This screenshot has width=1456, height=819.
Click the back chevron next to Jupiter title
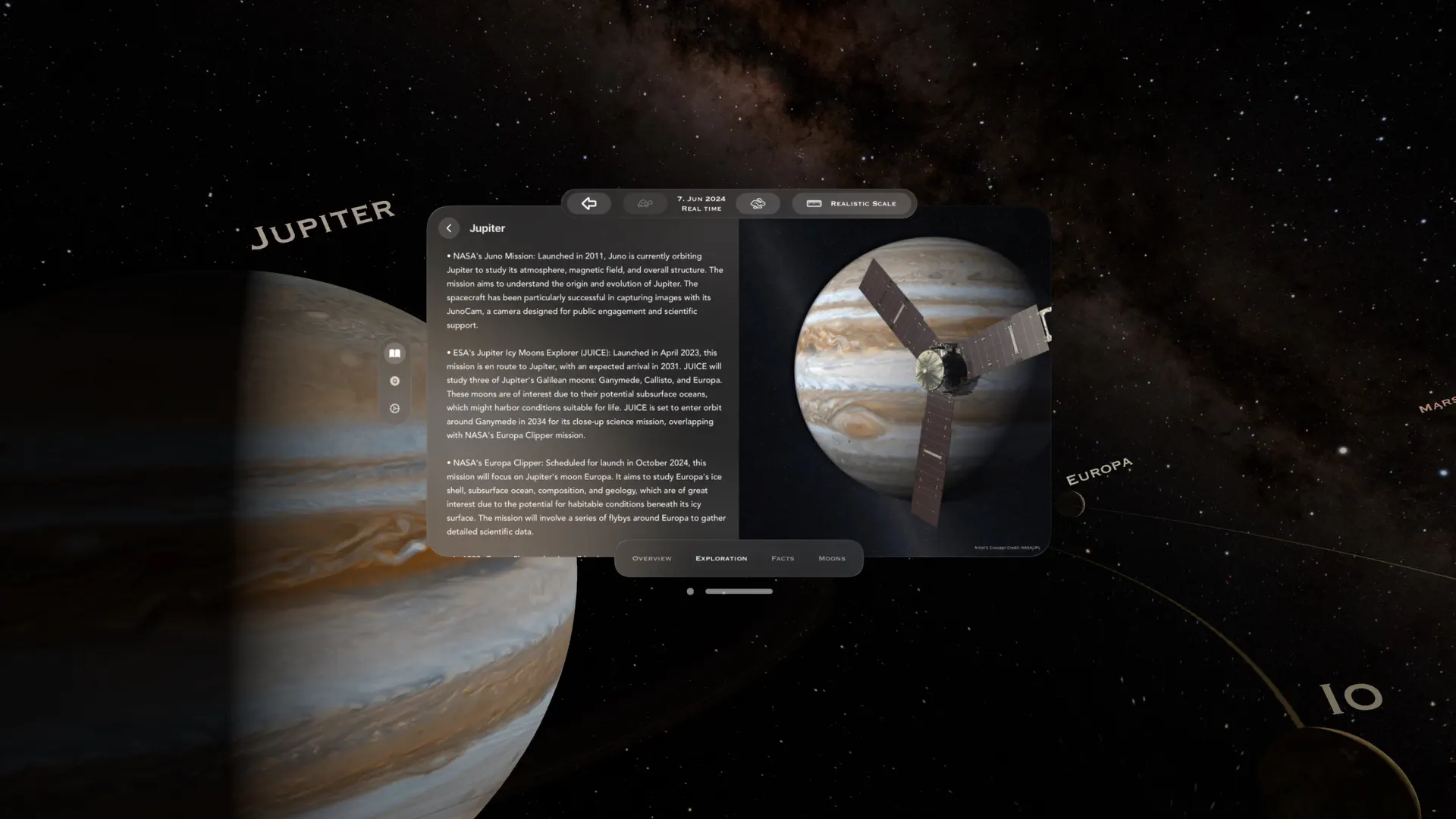click(x=449, y=227)
